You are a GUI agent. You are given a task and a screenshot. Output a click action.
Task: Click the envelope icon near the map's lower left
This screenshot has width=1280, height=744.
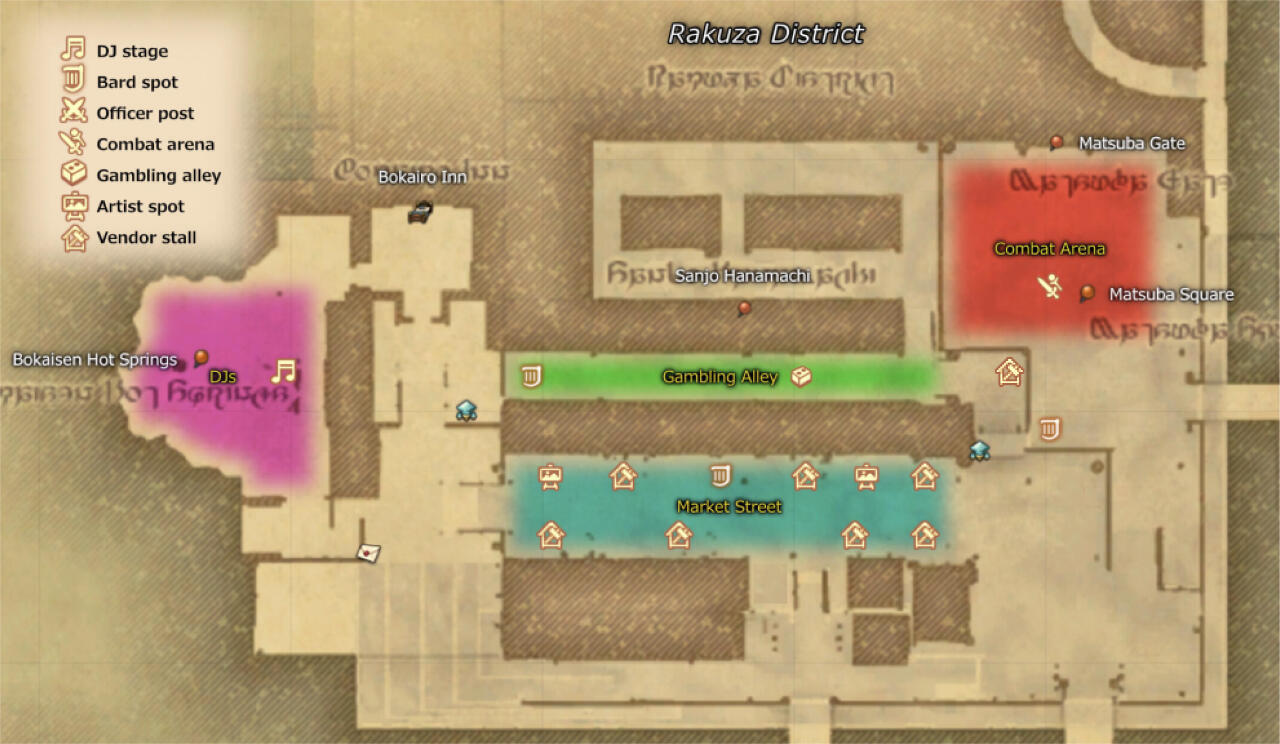tap(366, 551)
